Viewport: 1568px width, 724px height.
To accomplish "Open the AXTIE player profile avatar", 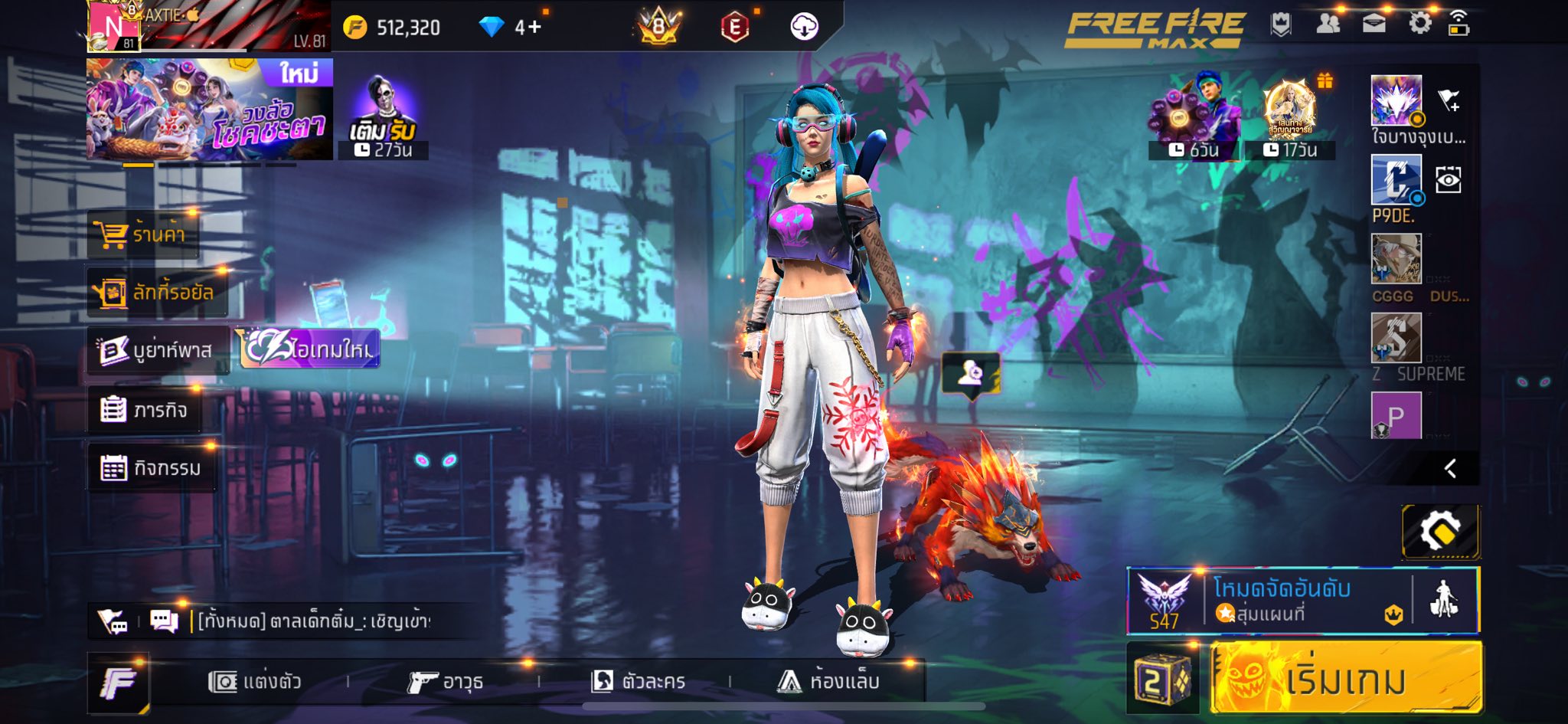I will [113, 26].
